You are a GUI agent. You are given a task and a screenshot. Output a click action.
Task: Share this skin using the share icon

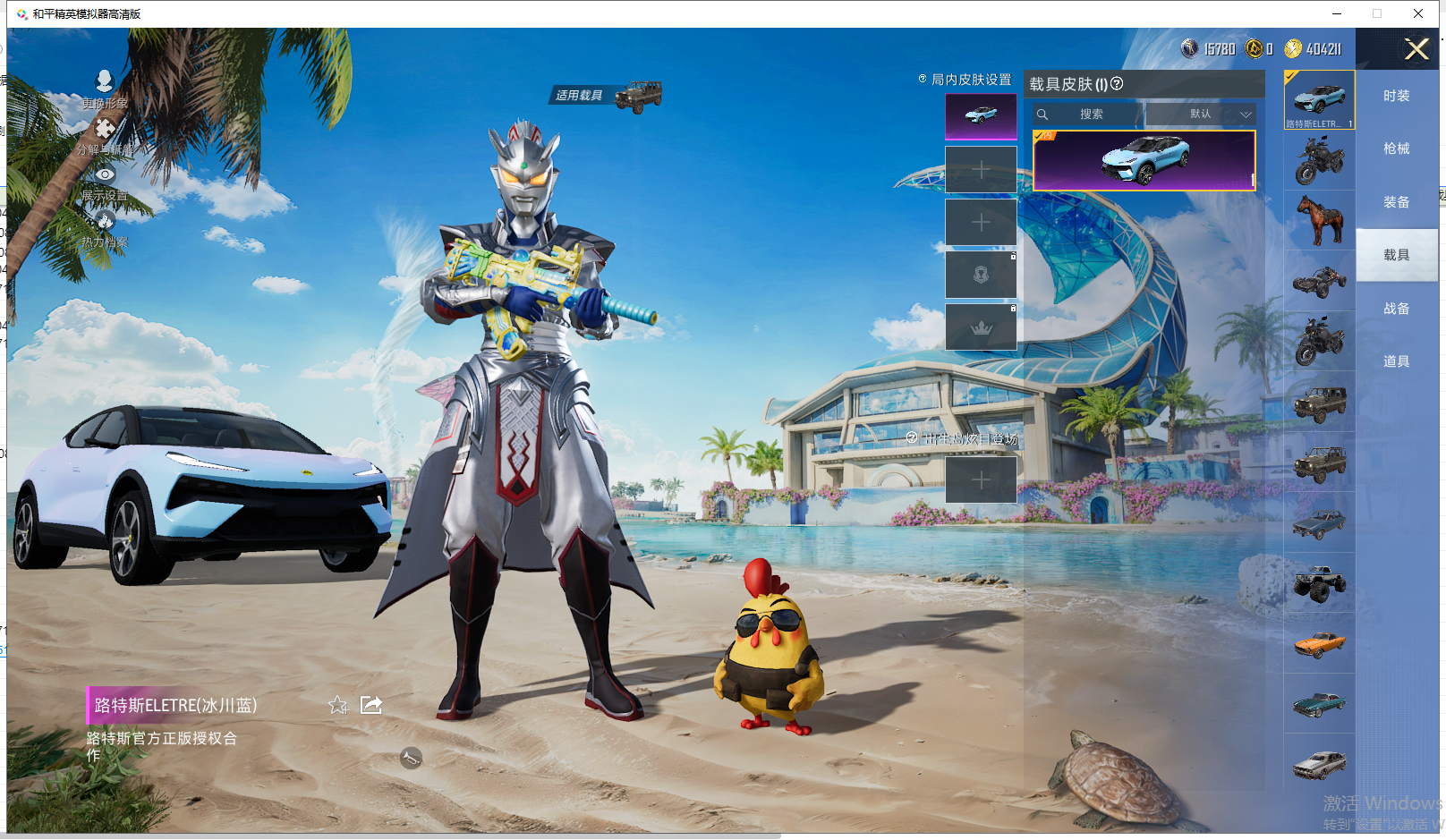coord(371,705)
